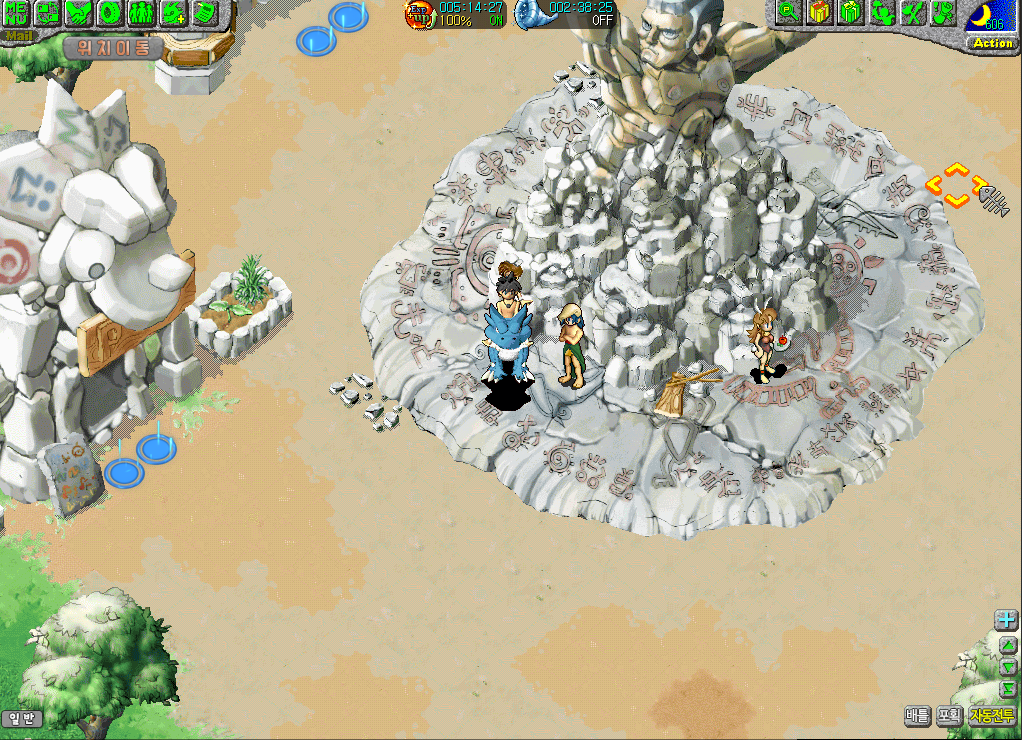Open the green MENU button
Image resolution: width=1022 pixels, height=740 pixels.
pos(16,13)
